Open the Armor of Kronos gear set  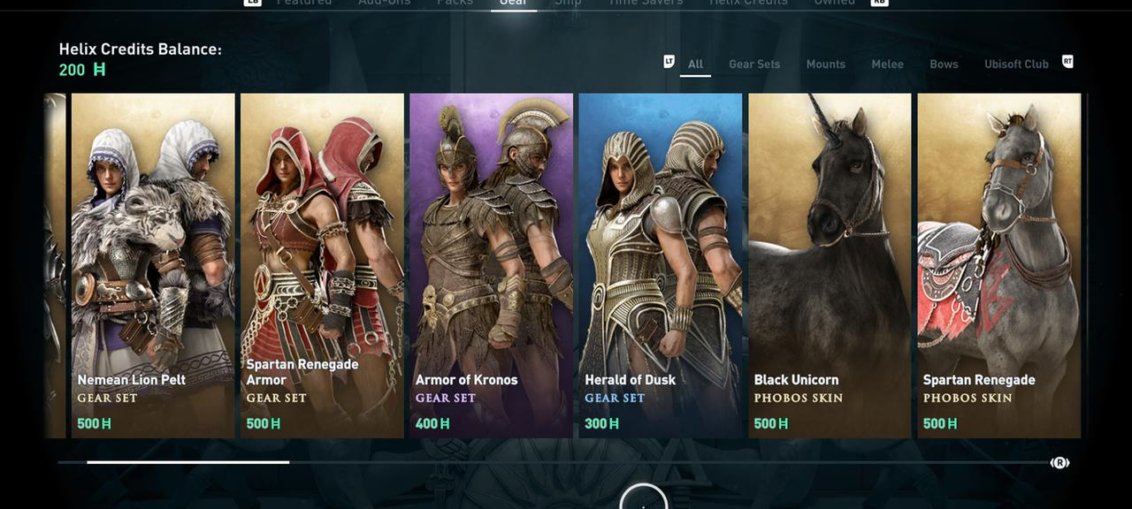click(x=491, y=265)
